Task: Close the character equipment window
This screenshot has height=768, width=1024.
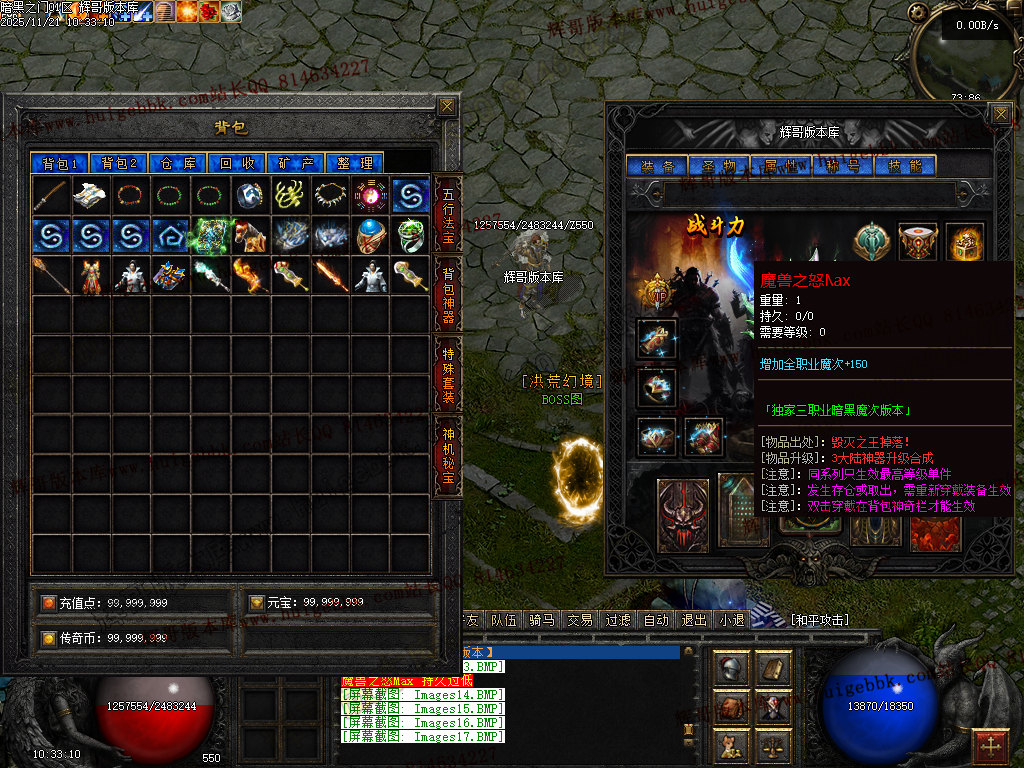Action: 1000,114
